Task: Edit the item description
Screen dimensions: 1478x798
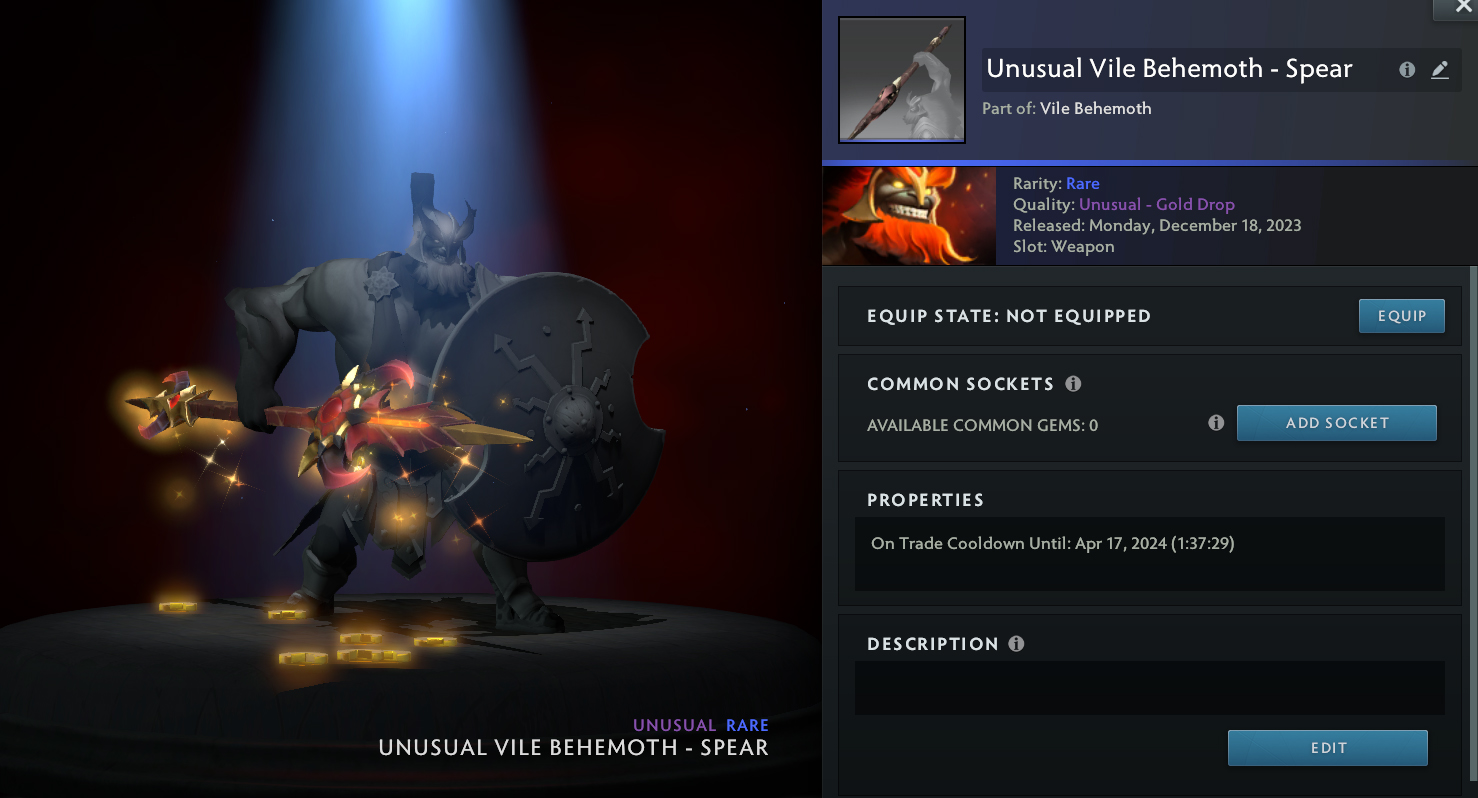Action: pyautogui.click(x=1327, y=748)
